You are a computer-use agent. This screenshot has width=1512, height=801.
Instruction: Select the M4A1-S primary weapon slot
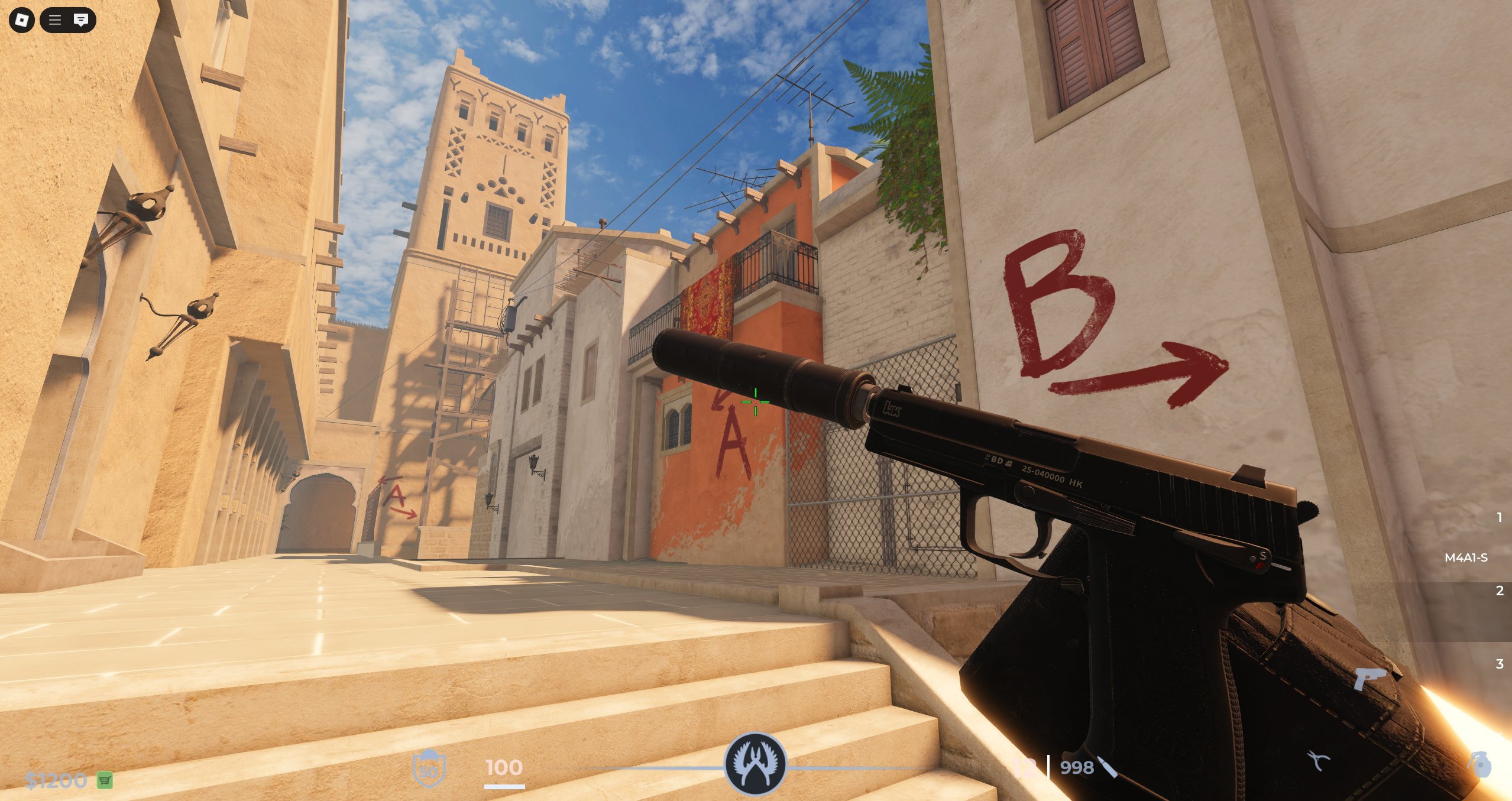(1466, 557)
